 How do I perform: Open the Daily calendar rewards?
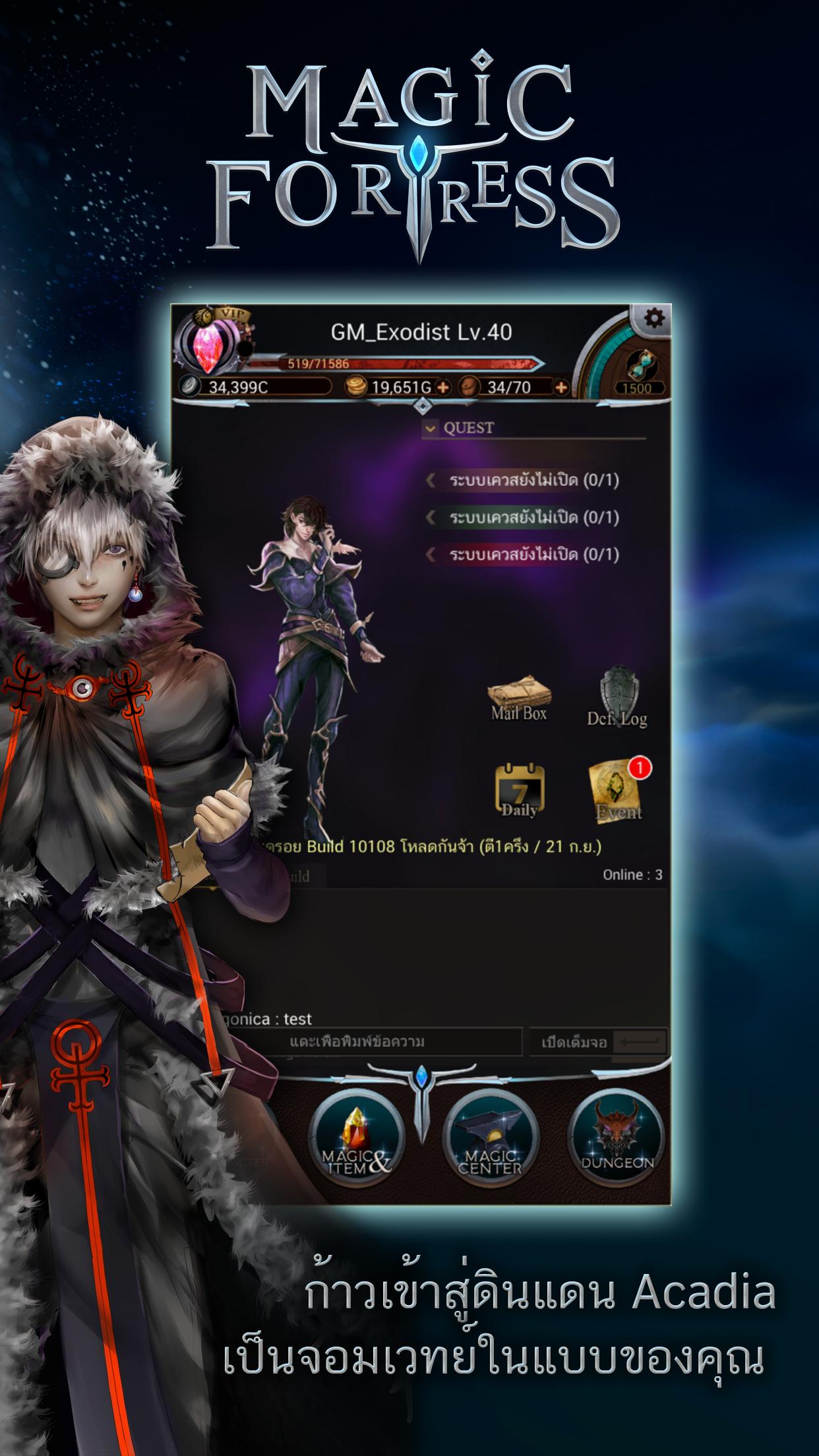[x=519, y=790]
